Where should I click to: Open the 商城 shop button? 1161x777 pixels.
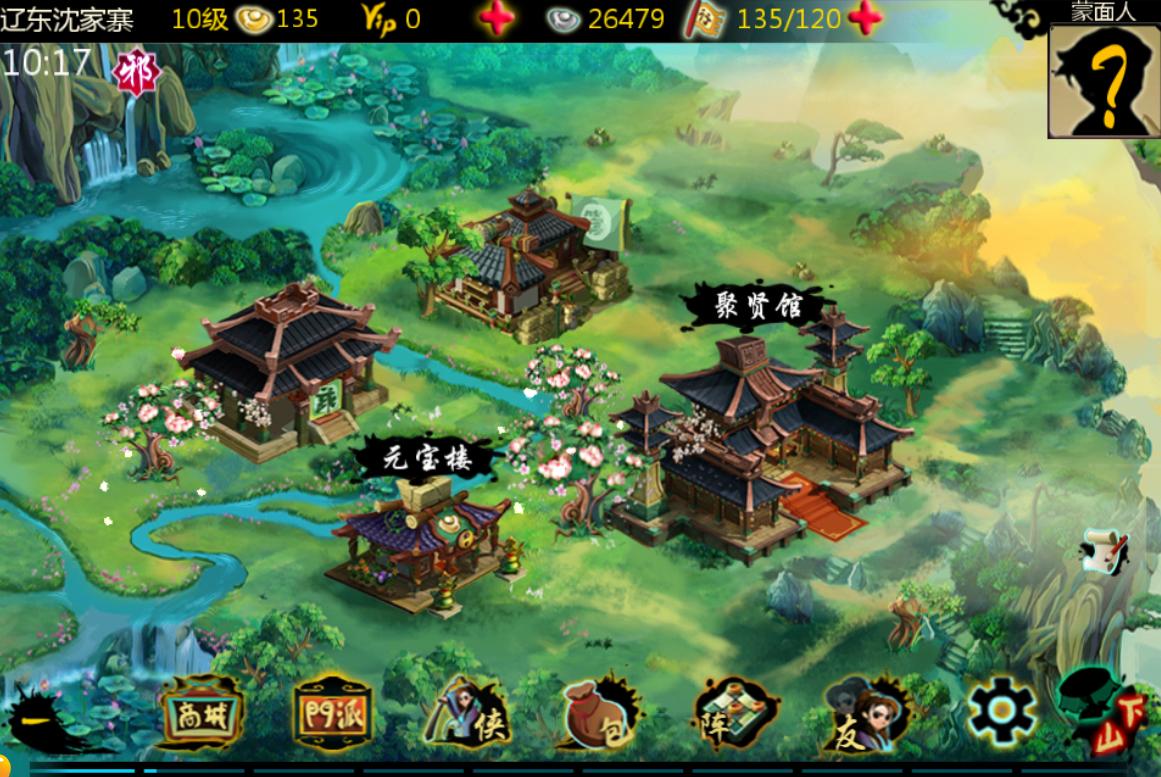201,713
